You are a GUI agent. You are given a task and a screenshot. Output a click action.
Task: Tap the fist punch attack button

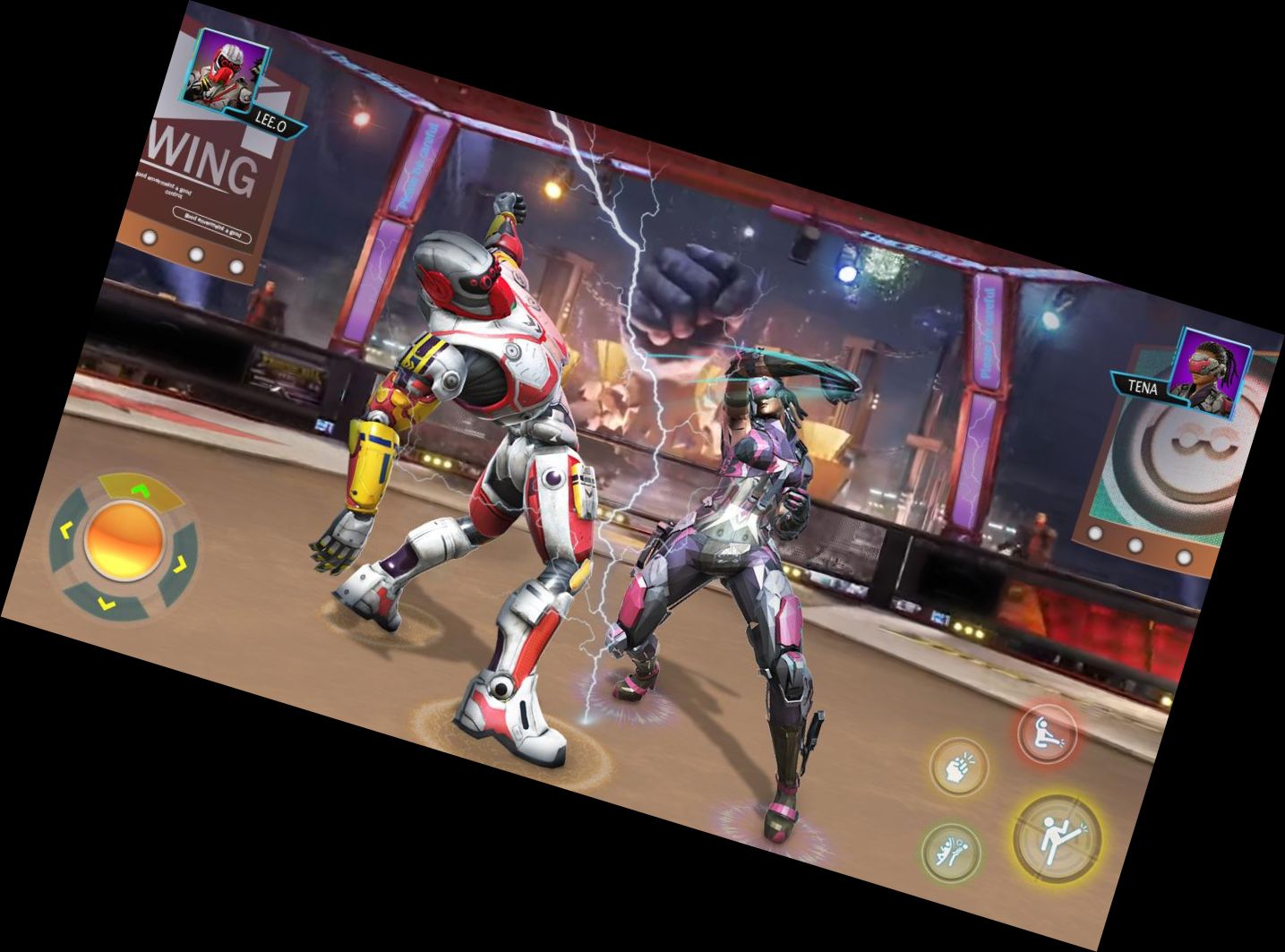tap(957, 766)
